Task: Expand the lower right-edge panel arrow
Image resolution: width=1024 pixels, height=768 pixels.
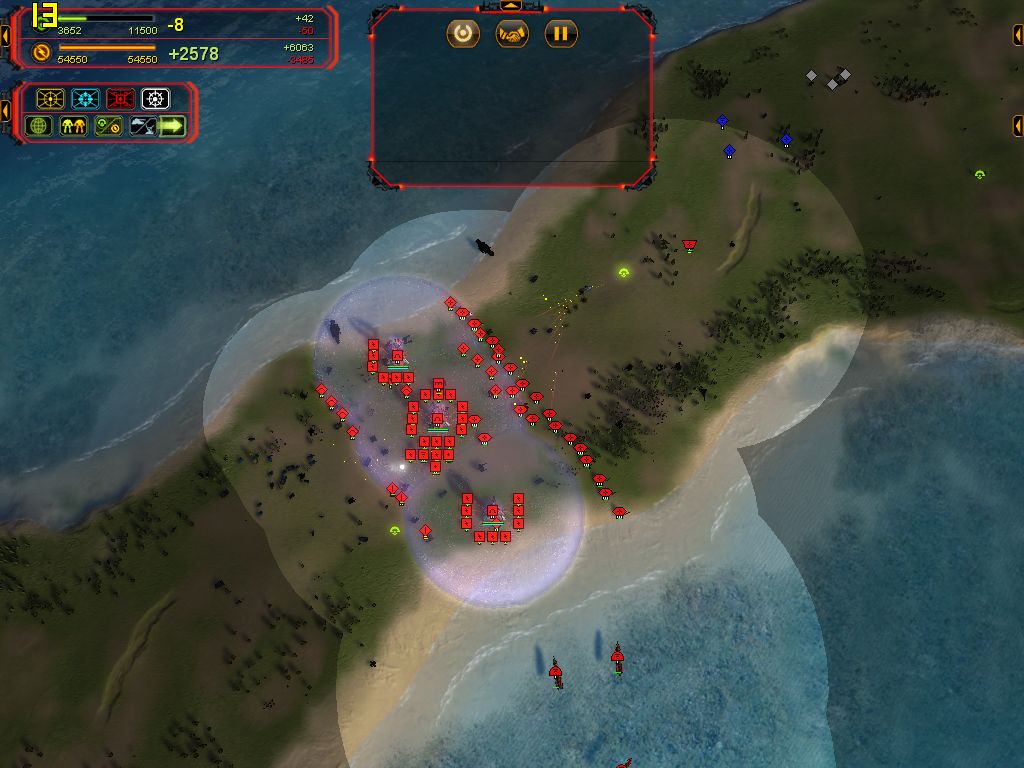Action: (1018, 125)
